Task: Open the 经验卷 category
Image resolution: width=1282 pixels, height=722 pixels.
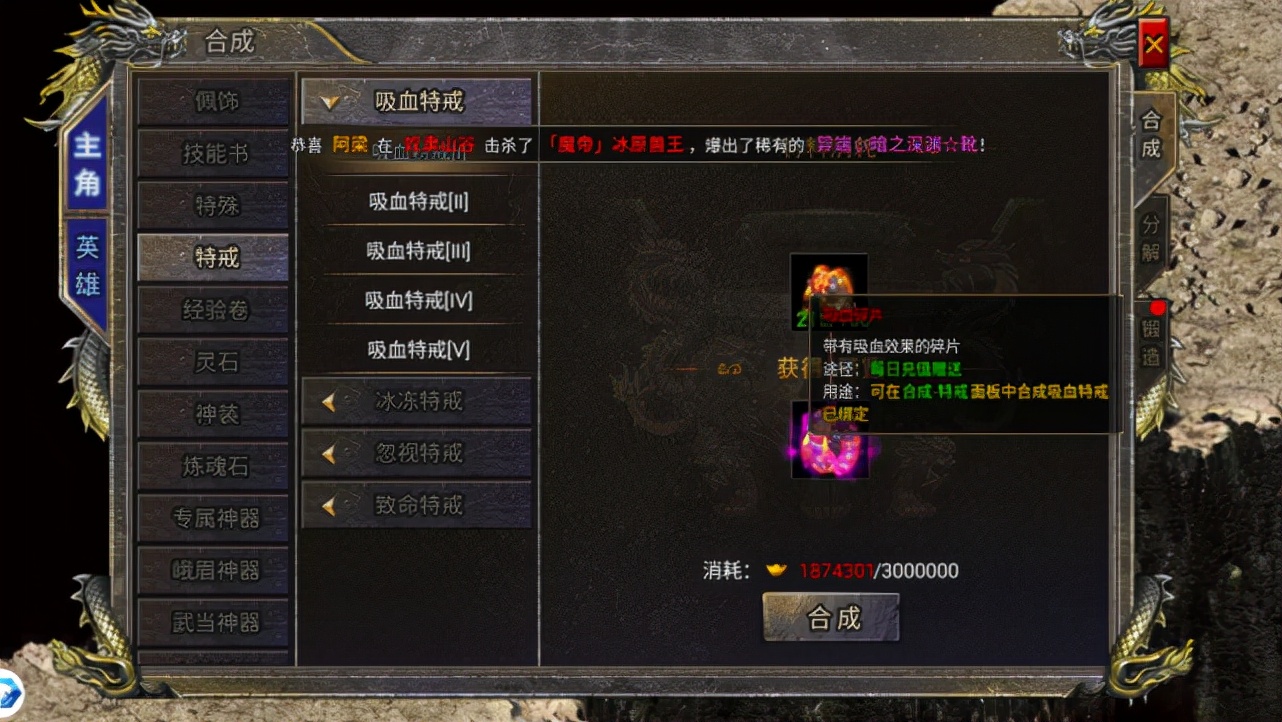Action: coord(214,310)
